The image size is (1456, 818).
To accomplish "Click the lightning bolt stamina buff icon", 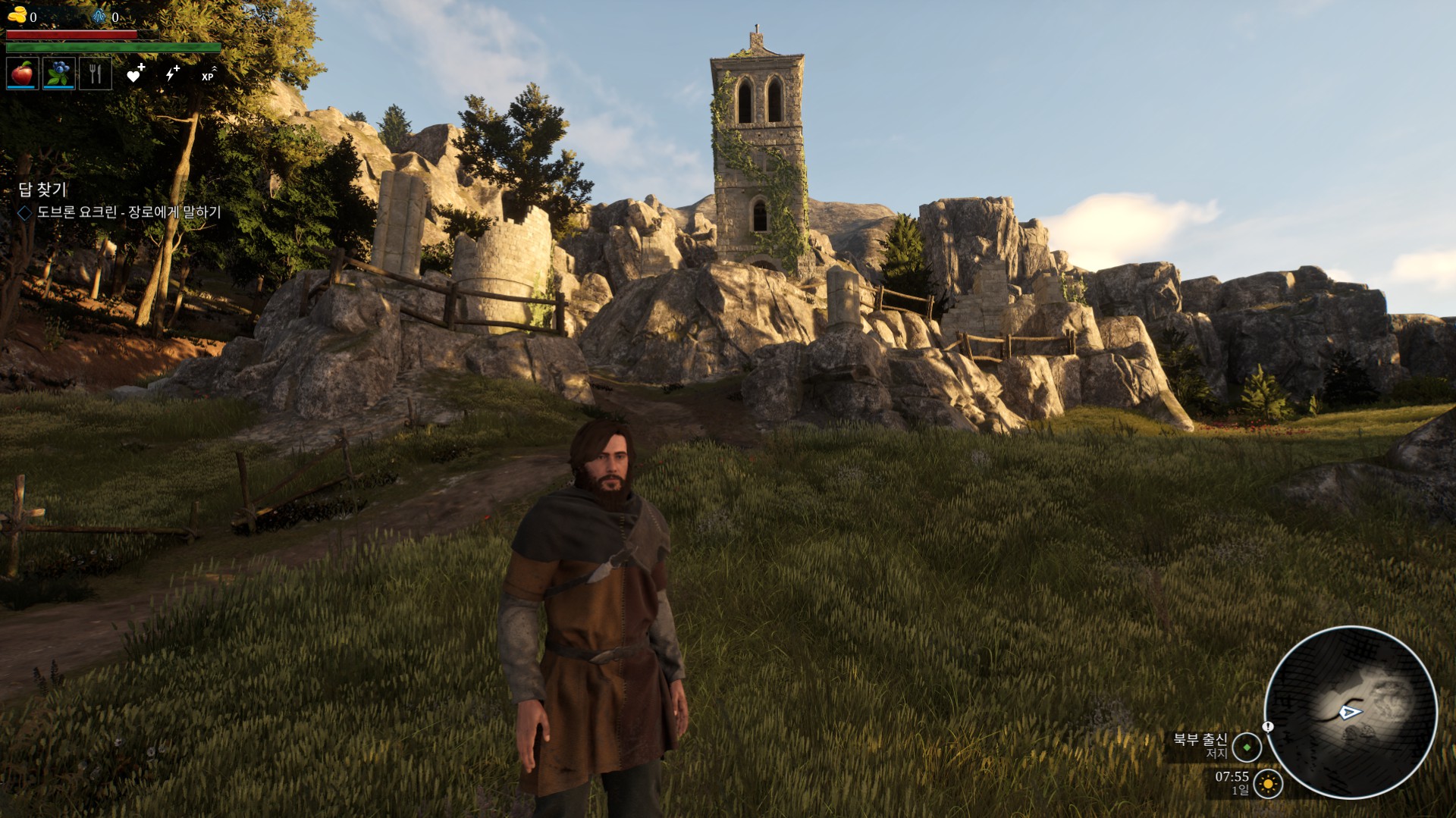I will pyautogui.click(x=172, y=74).
